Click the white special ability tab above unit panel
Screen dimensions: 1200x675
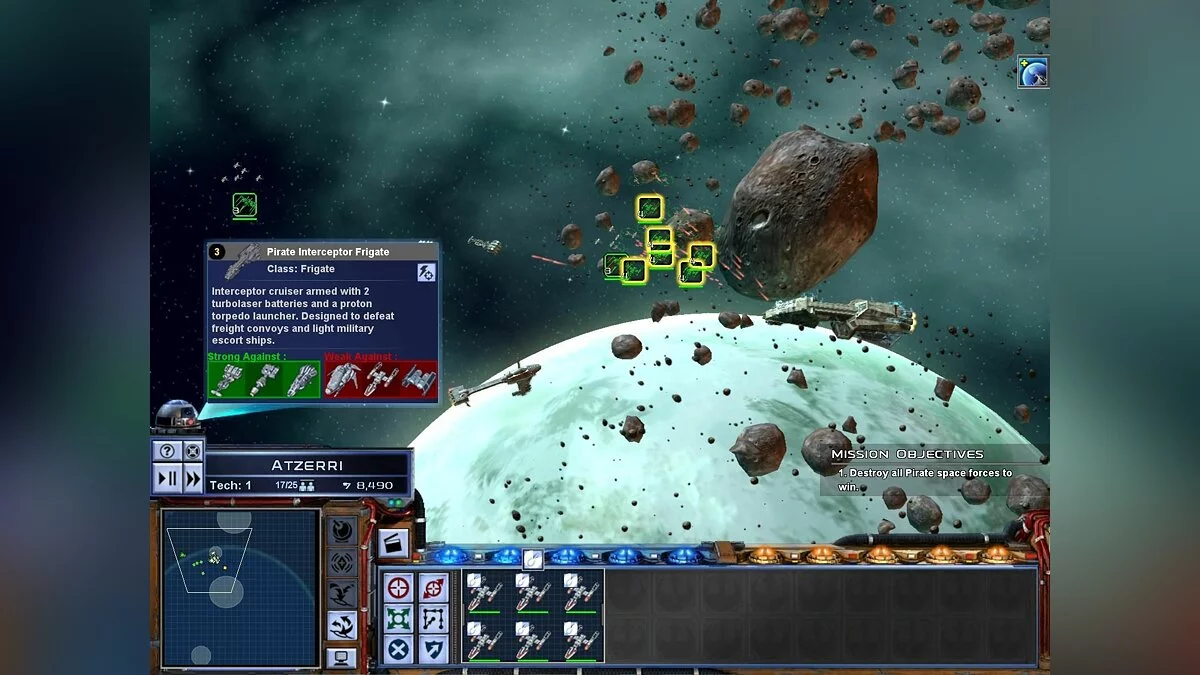[533, 560]
